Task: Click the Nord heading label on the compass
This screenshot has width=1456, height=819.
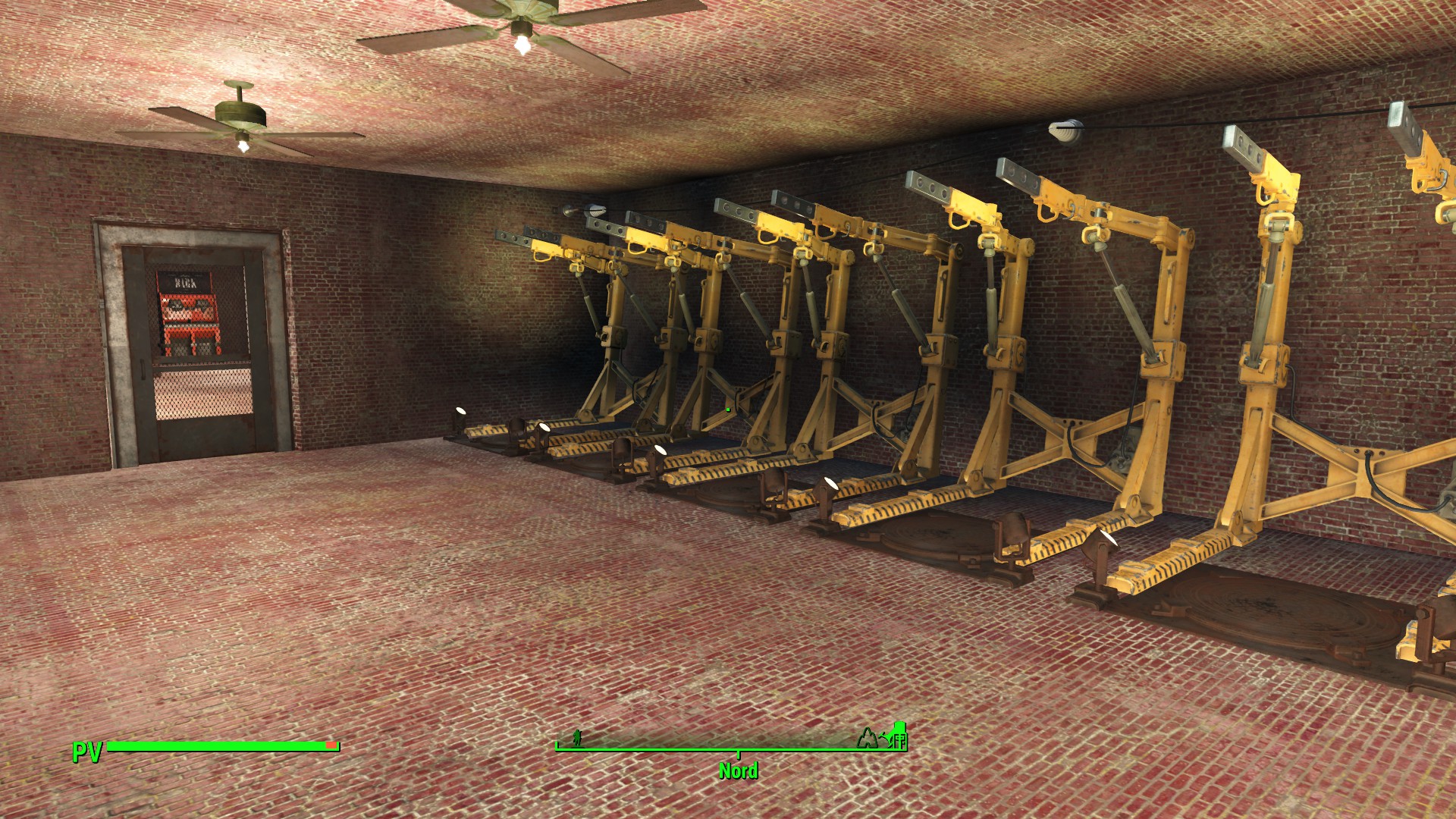Action: pyautogui.click(x=738, y=770)
